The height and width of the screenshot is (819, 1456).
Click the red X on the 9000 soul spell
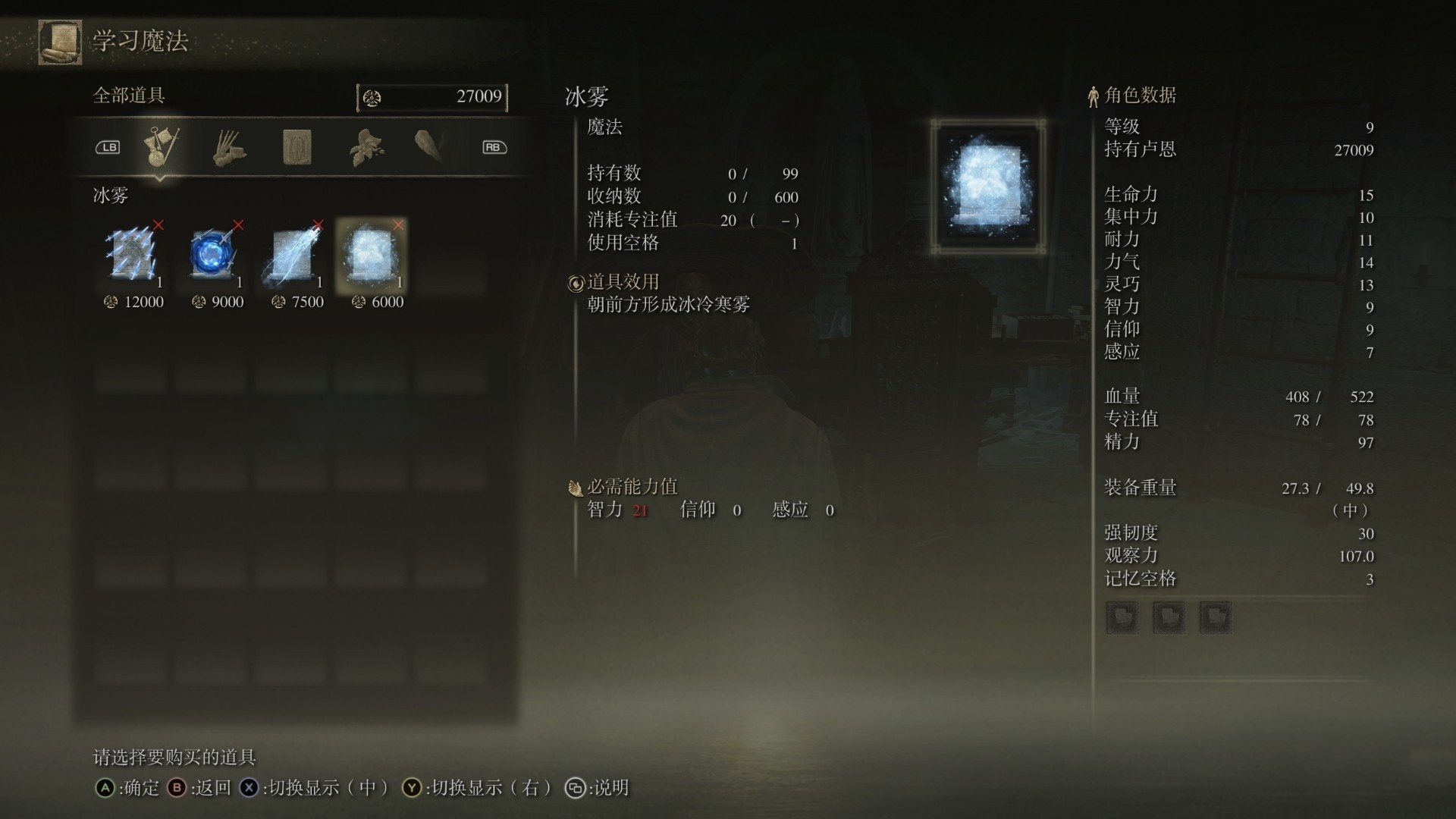[239, 225]
